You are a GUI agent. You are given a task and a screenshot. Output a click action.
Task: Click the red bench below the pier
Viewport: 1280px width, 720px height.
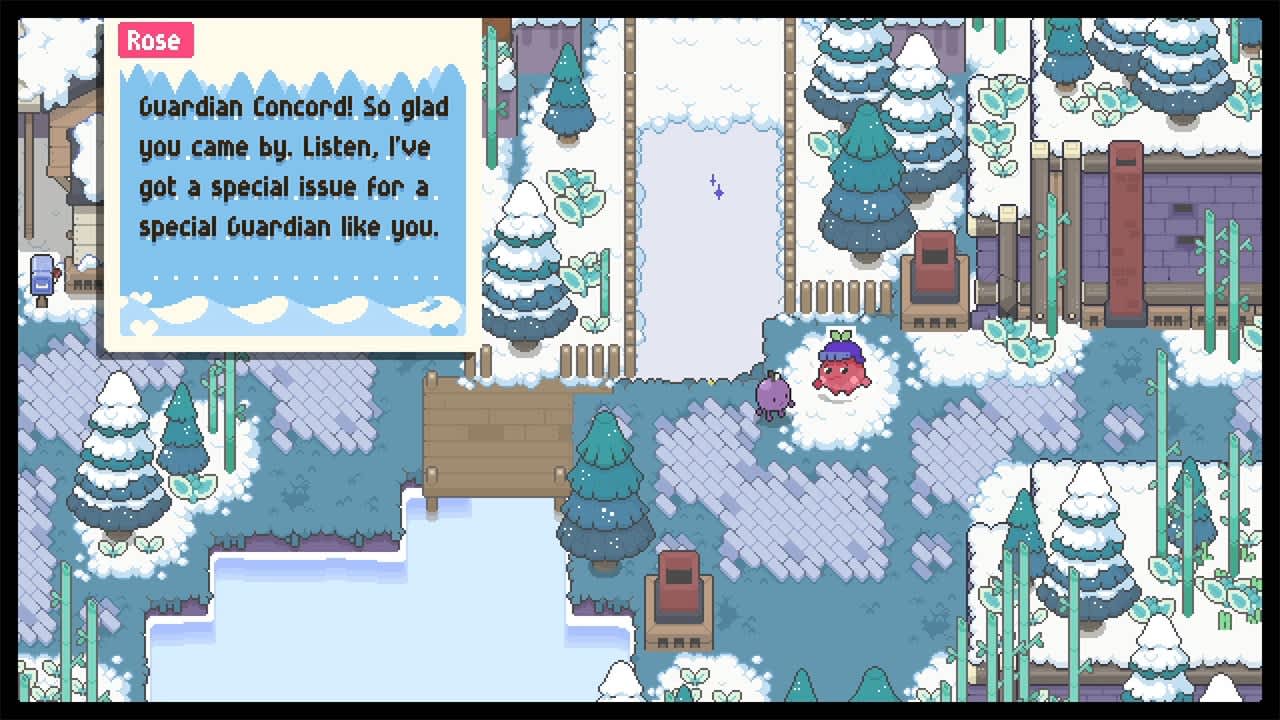(679, 595)
